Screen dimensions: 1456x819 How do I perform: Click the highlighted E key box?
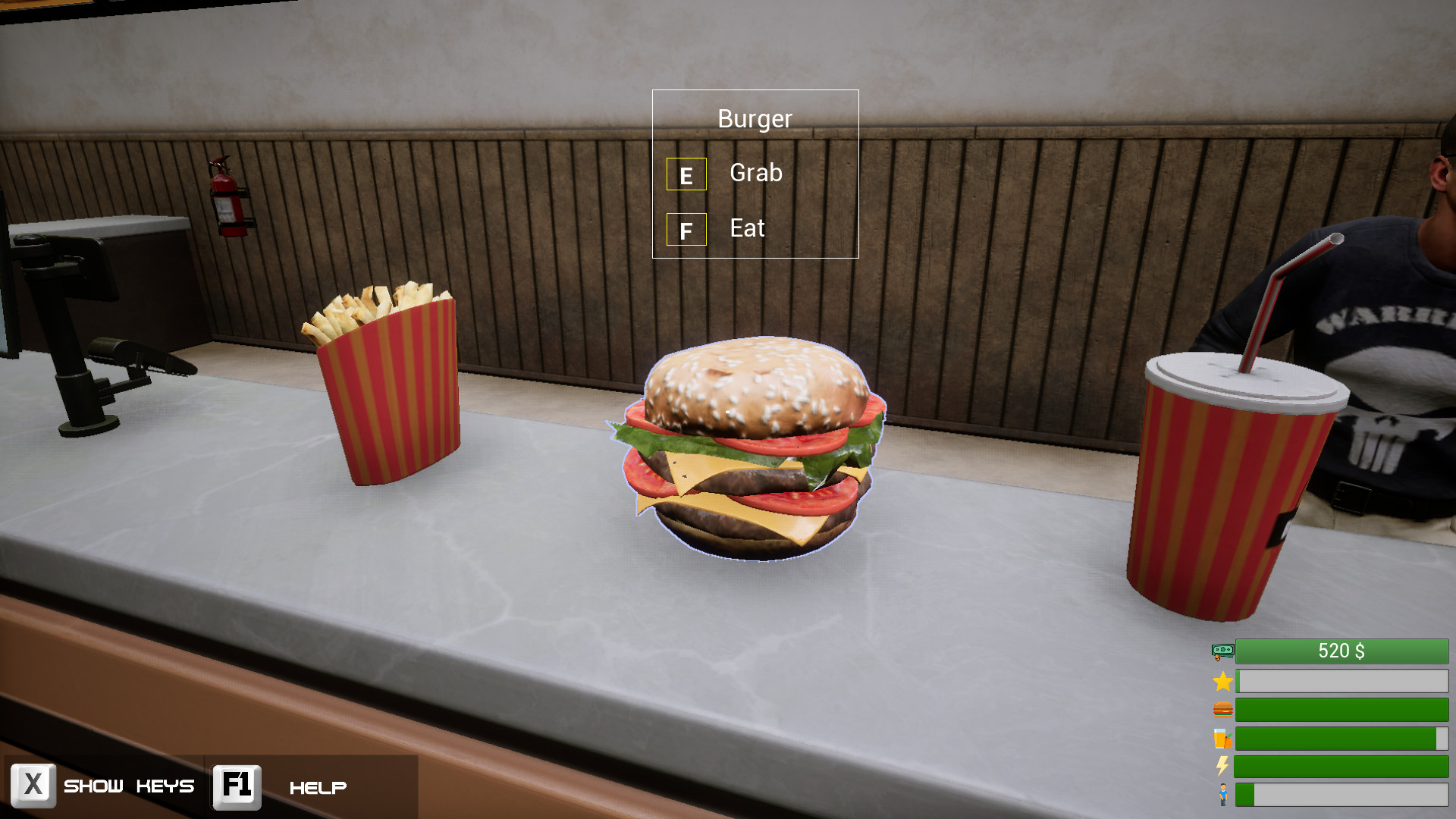pos(686,174)
